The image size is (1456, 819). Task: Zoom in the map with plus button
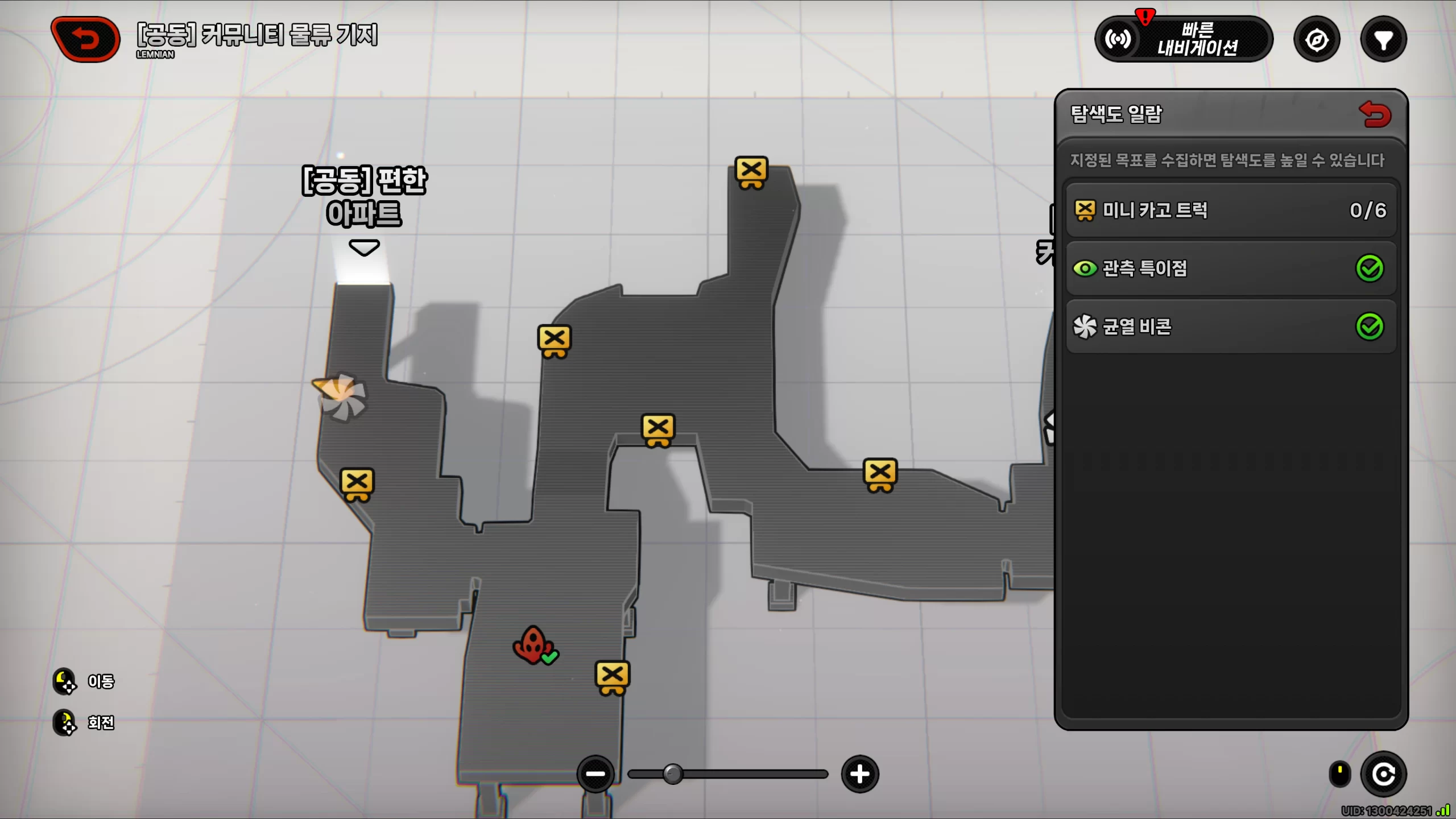click(859, 773)
